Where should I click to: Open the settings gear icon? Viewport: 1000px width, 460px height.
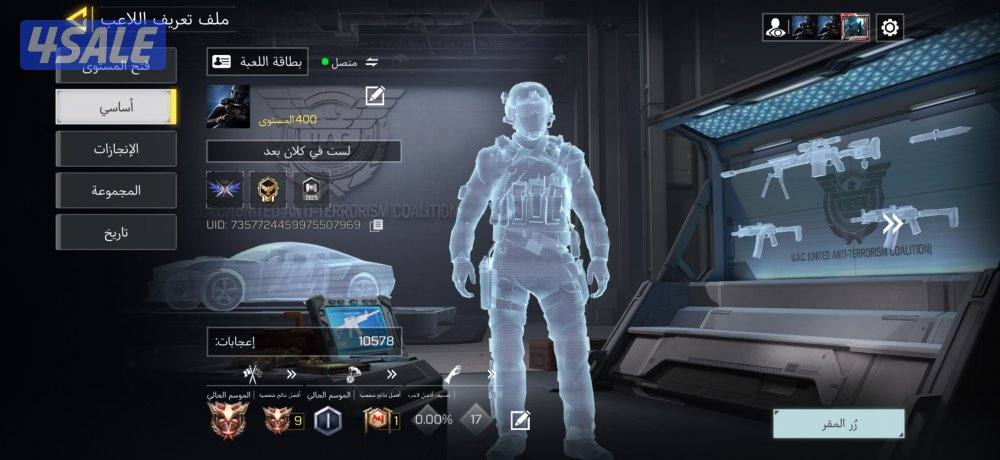890,27
